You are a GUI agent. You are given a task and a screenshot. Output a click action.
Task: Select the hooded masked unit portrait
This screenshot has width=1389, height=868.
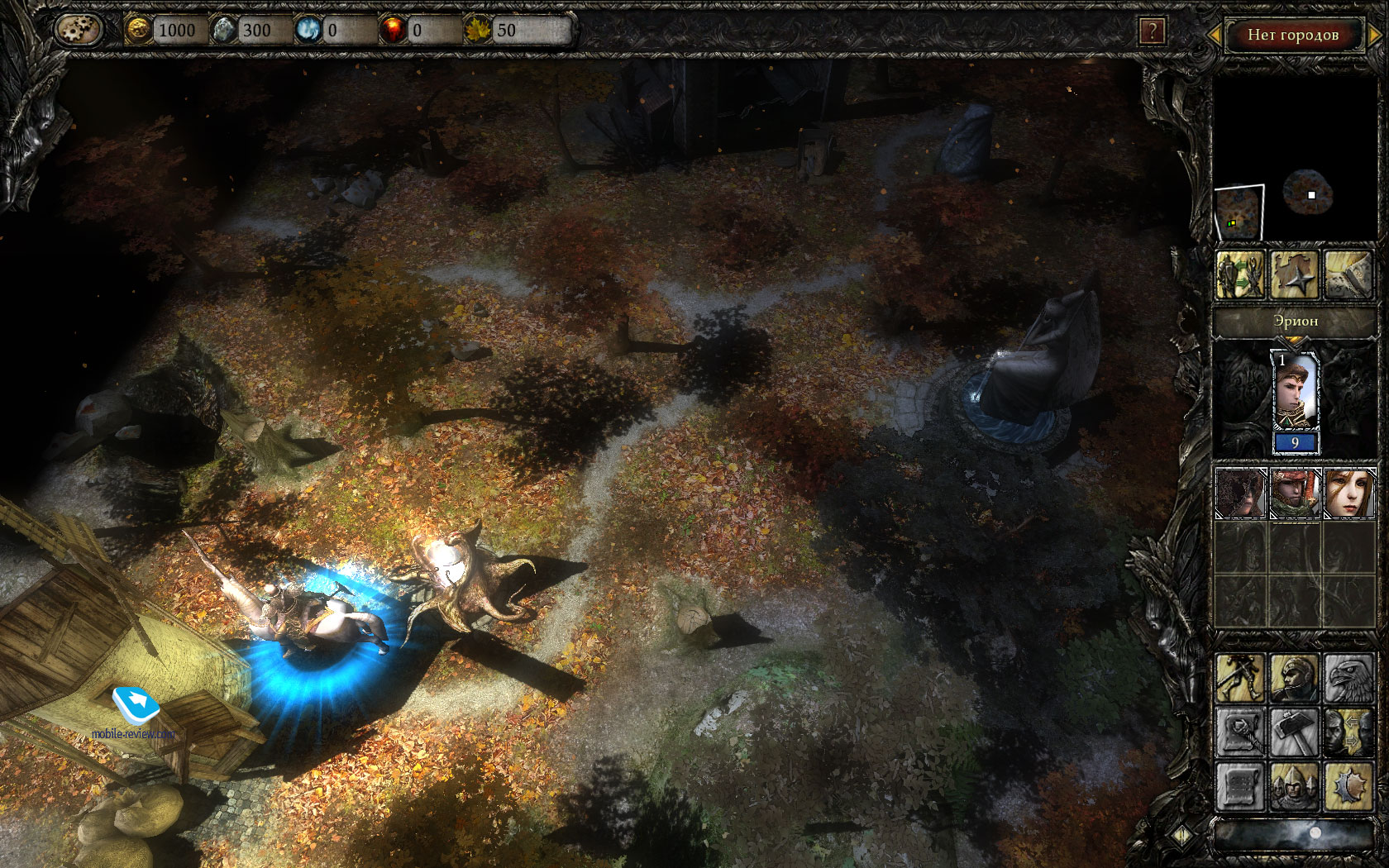click(1240, 494)
